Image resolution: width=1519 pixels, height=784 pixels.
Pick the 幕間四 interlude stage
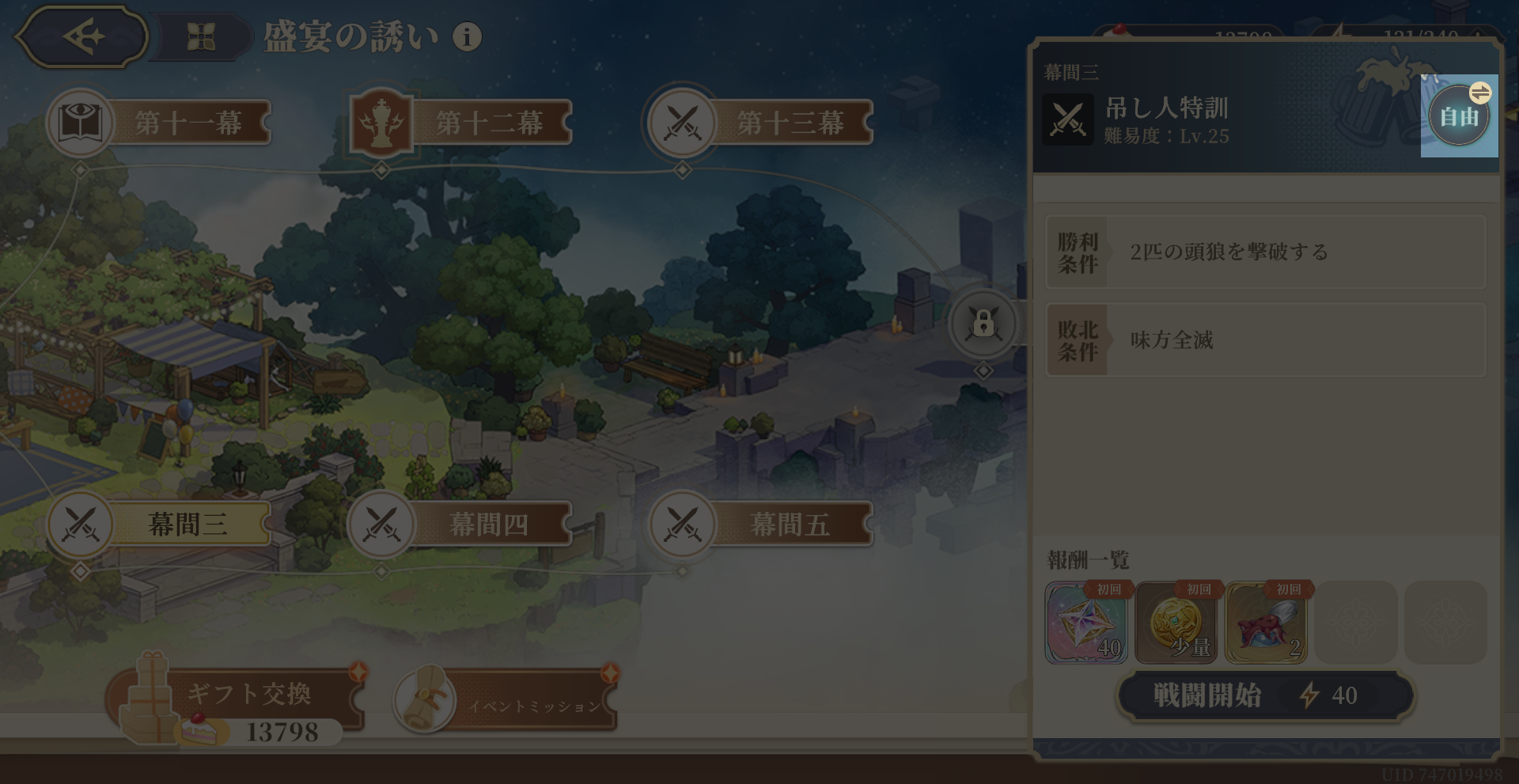460,524
